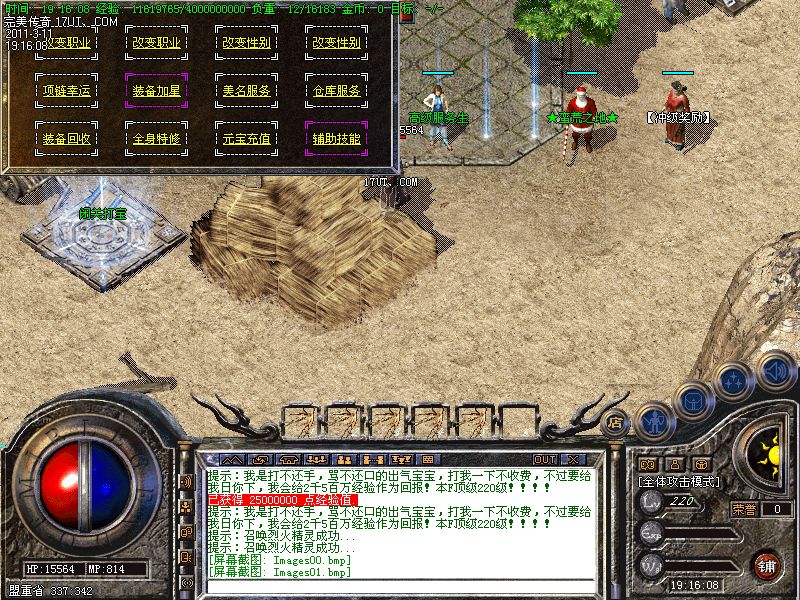Open the bag inventory round button
This screenshot has height=600, width=800.
point(694,399)
